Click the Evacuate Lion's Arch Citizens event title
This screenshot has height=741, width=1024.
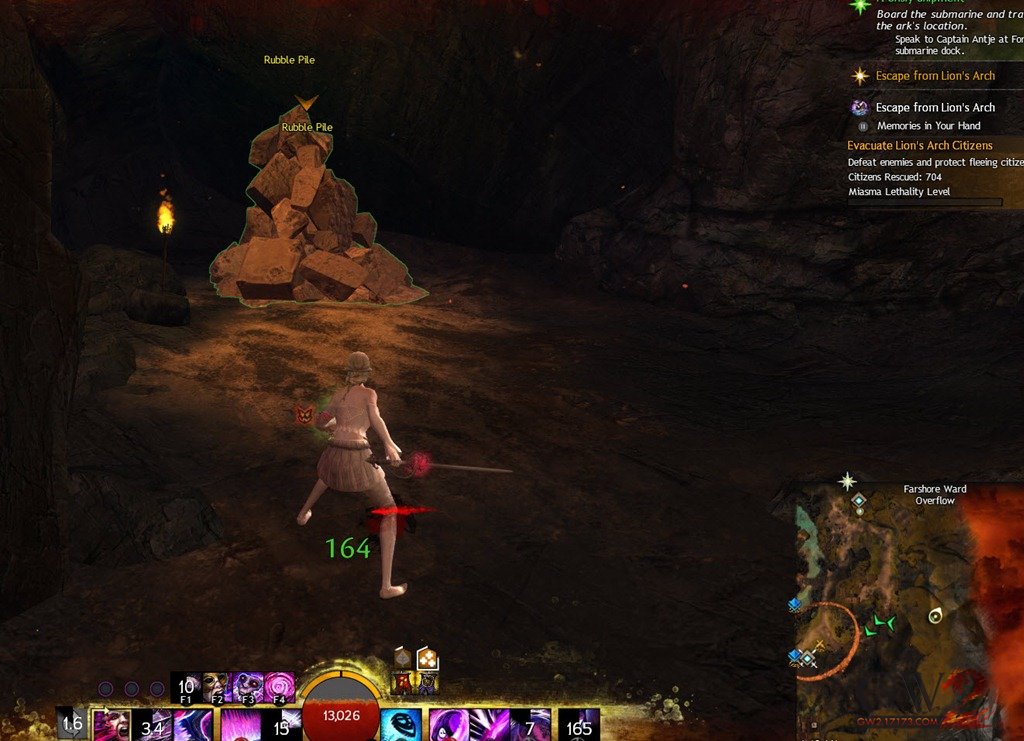[920, 146]
